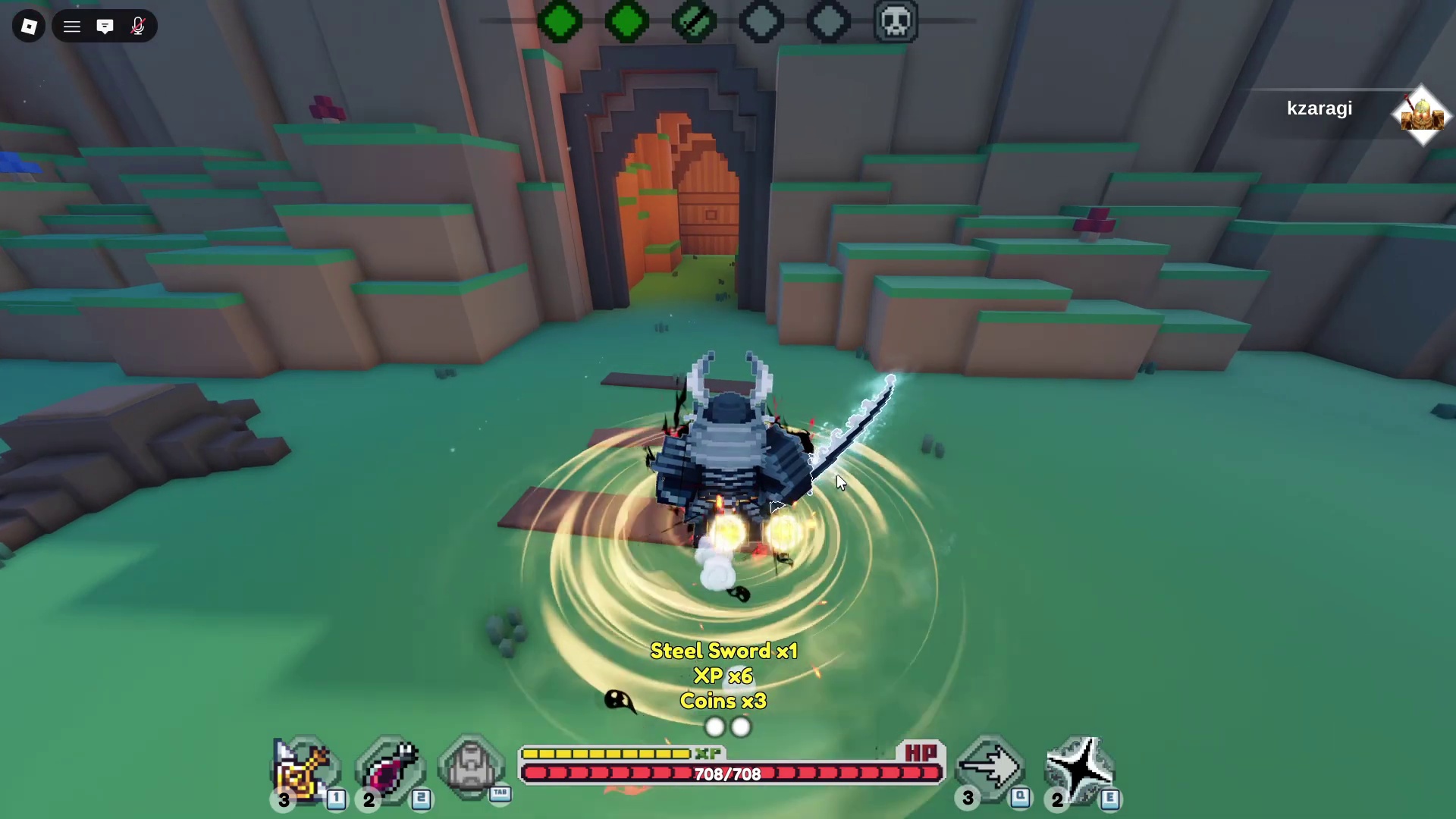Open the backpack inventory icon
The image size is (1456, 819).
click(x=471, y=767)
